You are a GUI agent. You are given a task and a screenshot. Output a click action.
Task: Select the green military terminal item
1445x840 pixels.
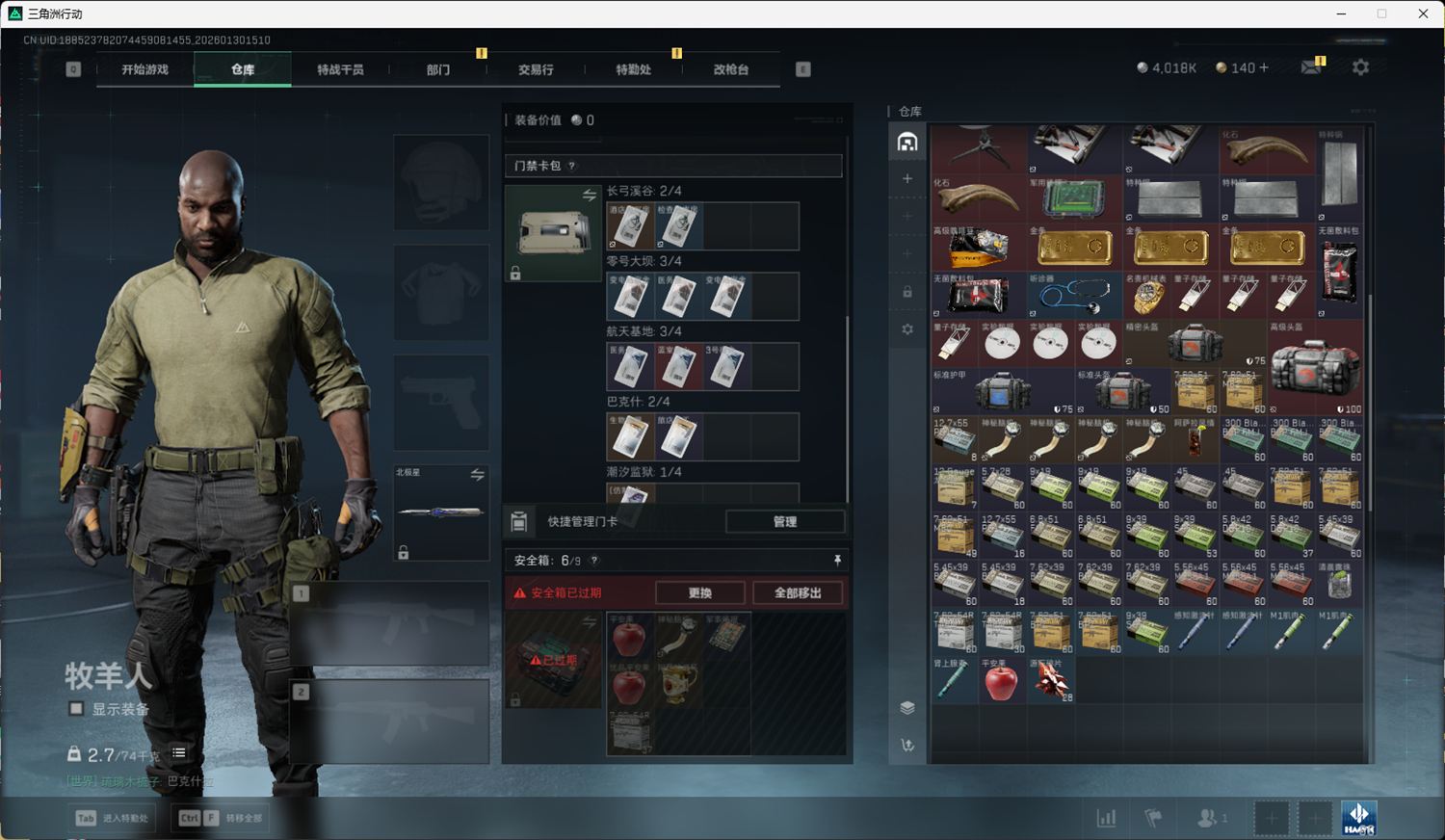1074,199
